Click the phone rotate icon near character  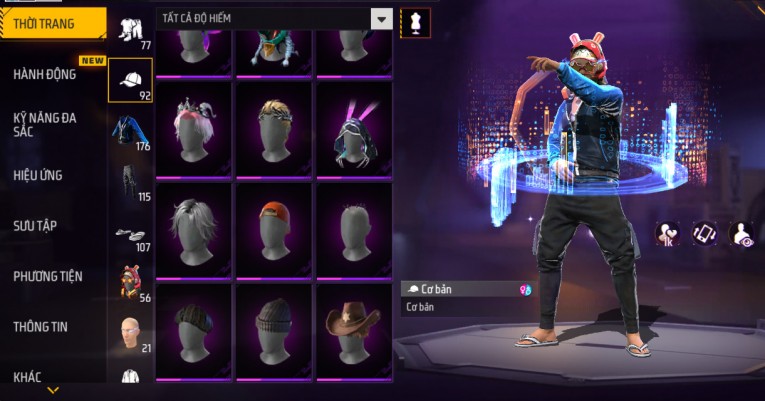pyautogui.click(x=705, y=233)
